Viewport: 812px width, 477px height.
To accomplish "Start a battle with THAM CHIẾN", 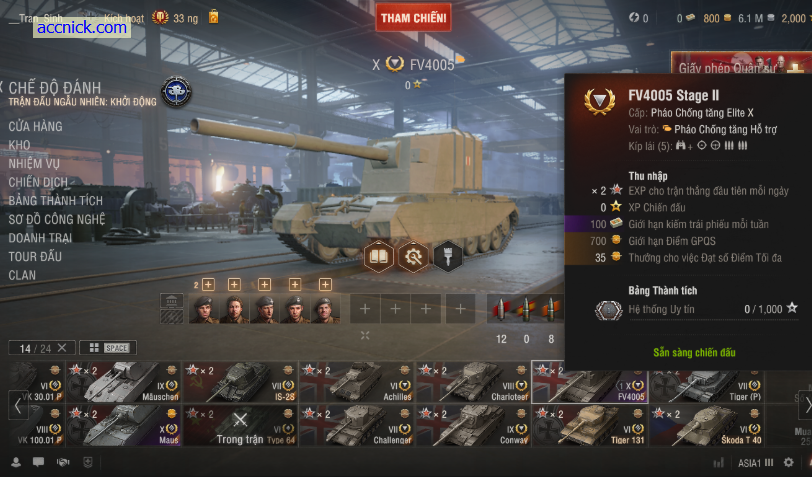I will click(414, 17).
